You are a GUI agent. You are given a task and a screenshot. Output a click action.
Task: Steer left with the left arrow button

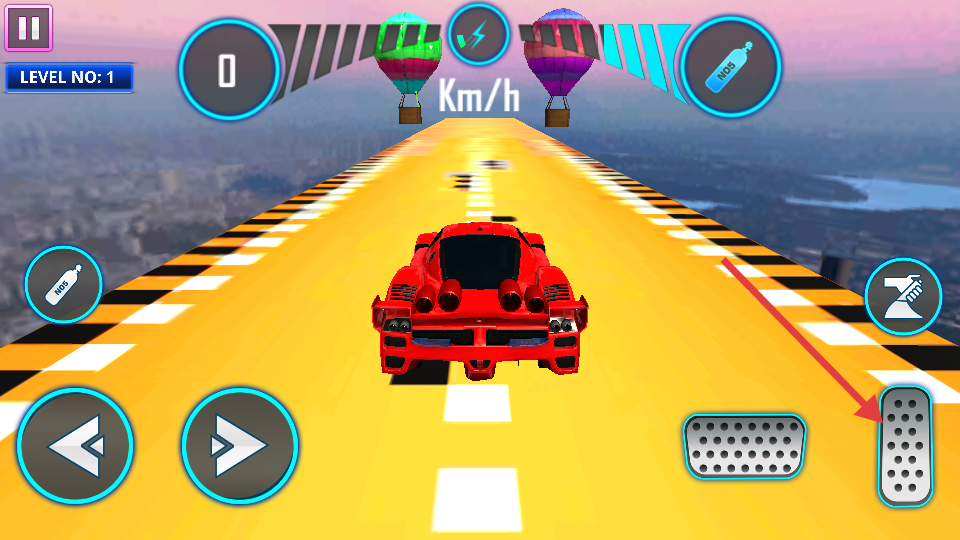[75, 446]
